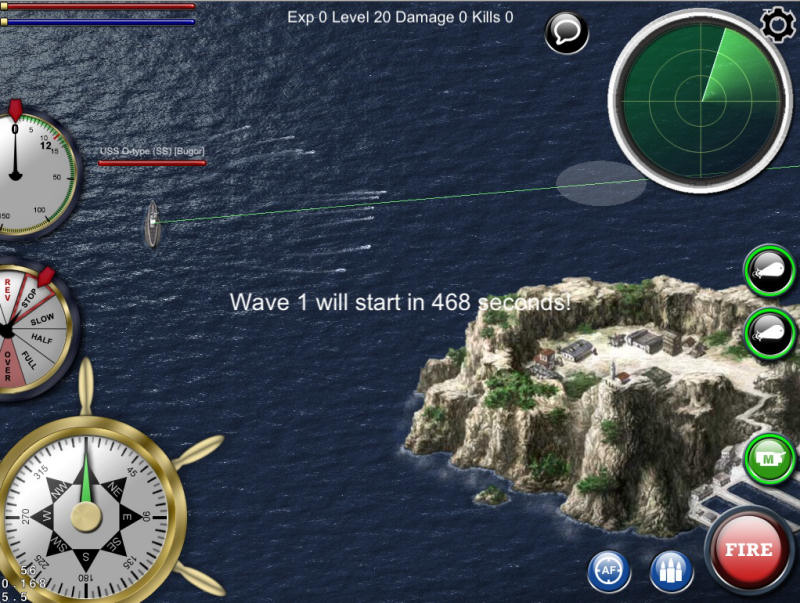Toggle the AF auto-fire button

pyautogui.click(x=607, y=571)
